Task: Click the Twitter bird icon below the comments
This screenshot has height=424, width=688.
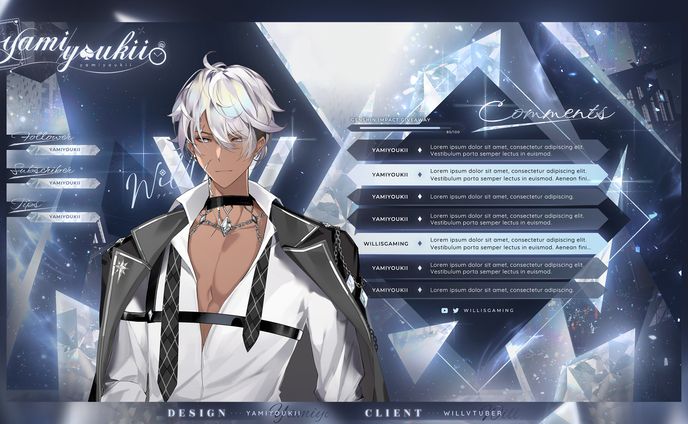Action: click(x=456, y=311)
